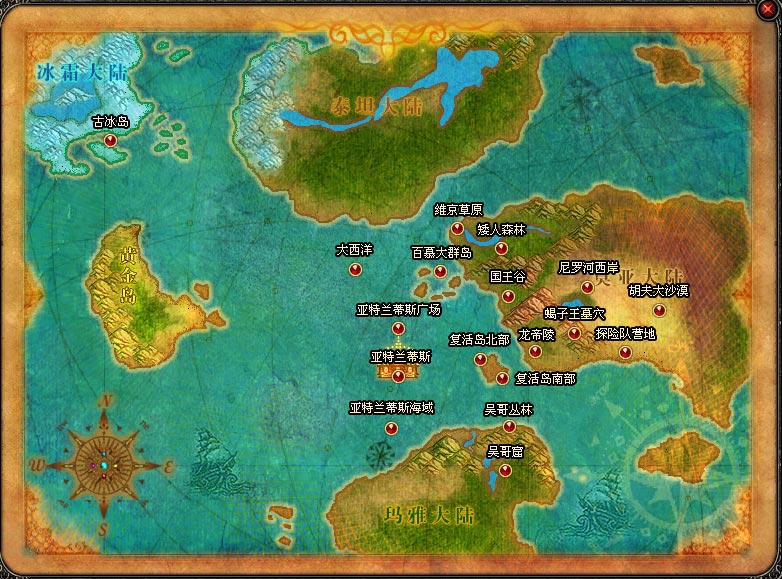782x579 pixels.
Task: Choose the 复活岛南部 marker
Action: 502,378
